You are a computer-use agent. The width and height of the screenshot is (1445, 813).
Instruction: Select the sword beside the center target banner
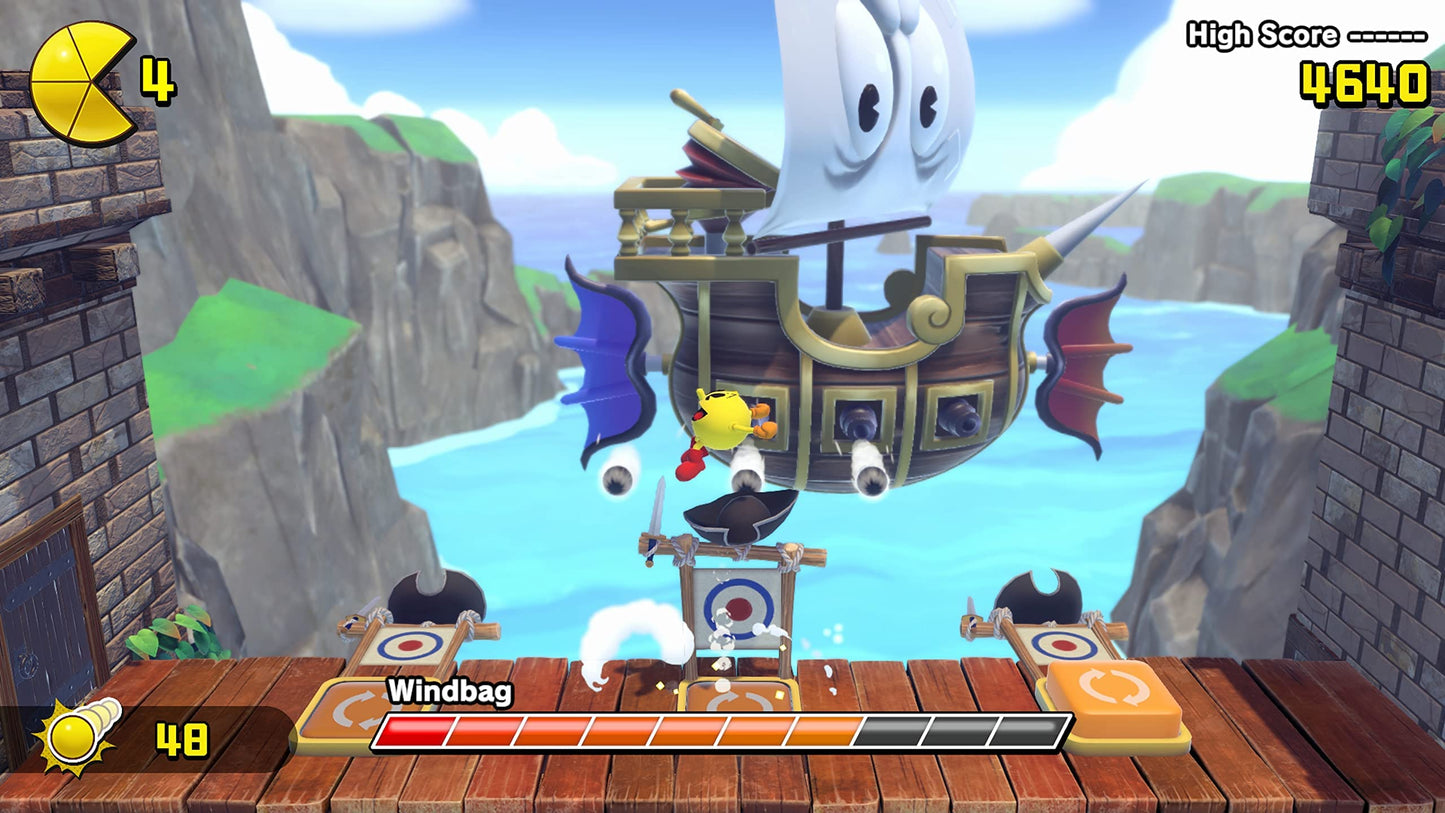click(x=655, y=515)
